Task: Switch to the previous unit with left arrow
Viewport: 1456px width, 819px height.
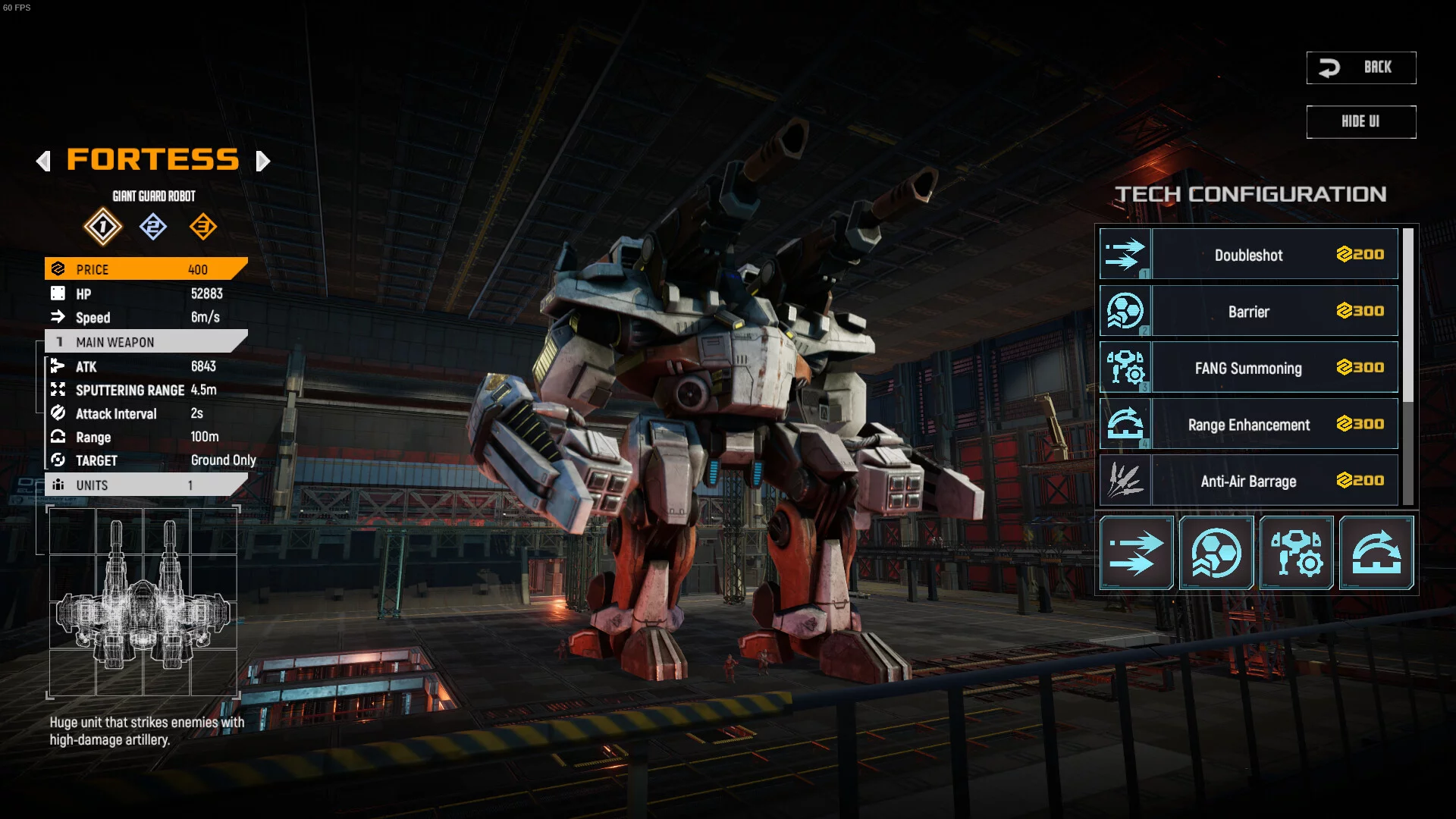Action: pyautogui.click(x=43, y=161)
